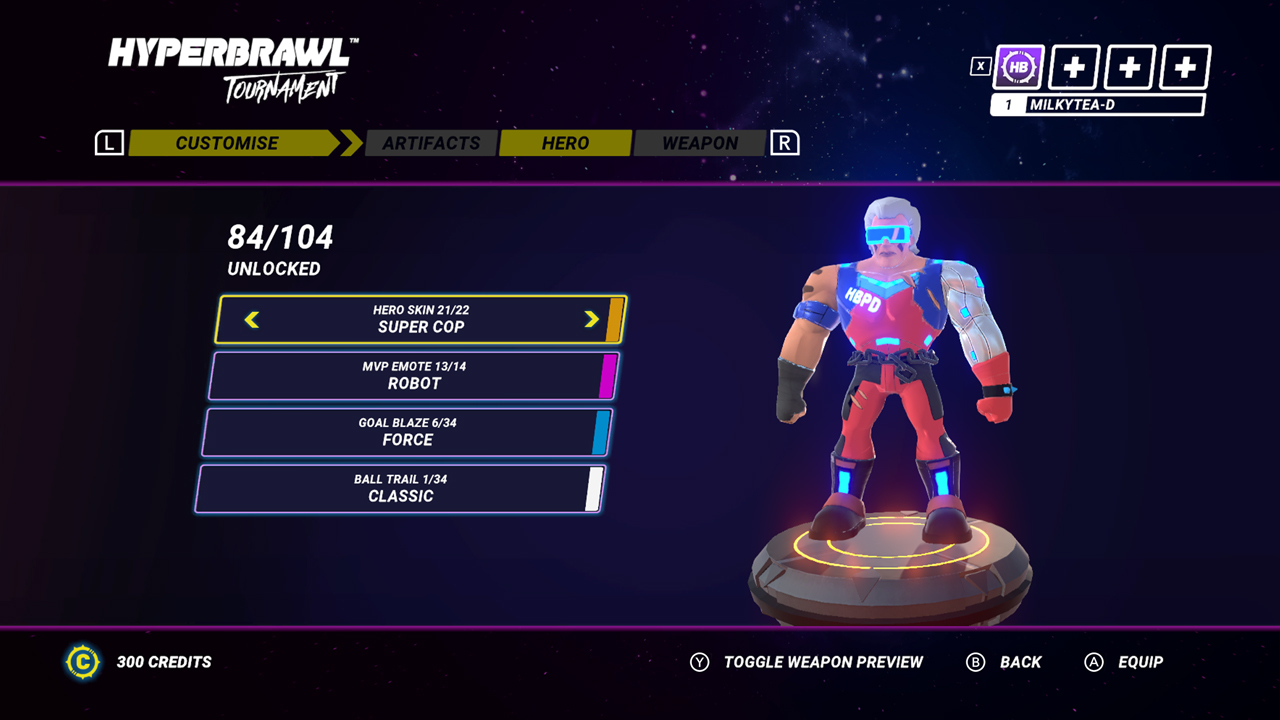This screenshot has height=720, width=1280.
Task: Select the first plus icon to add a player
Action: click(x=1074, y=67)
